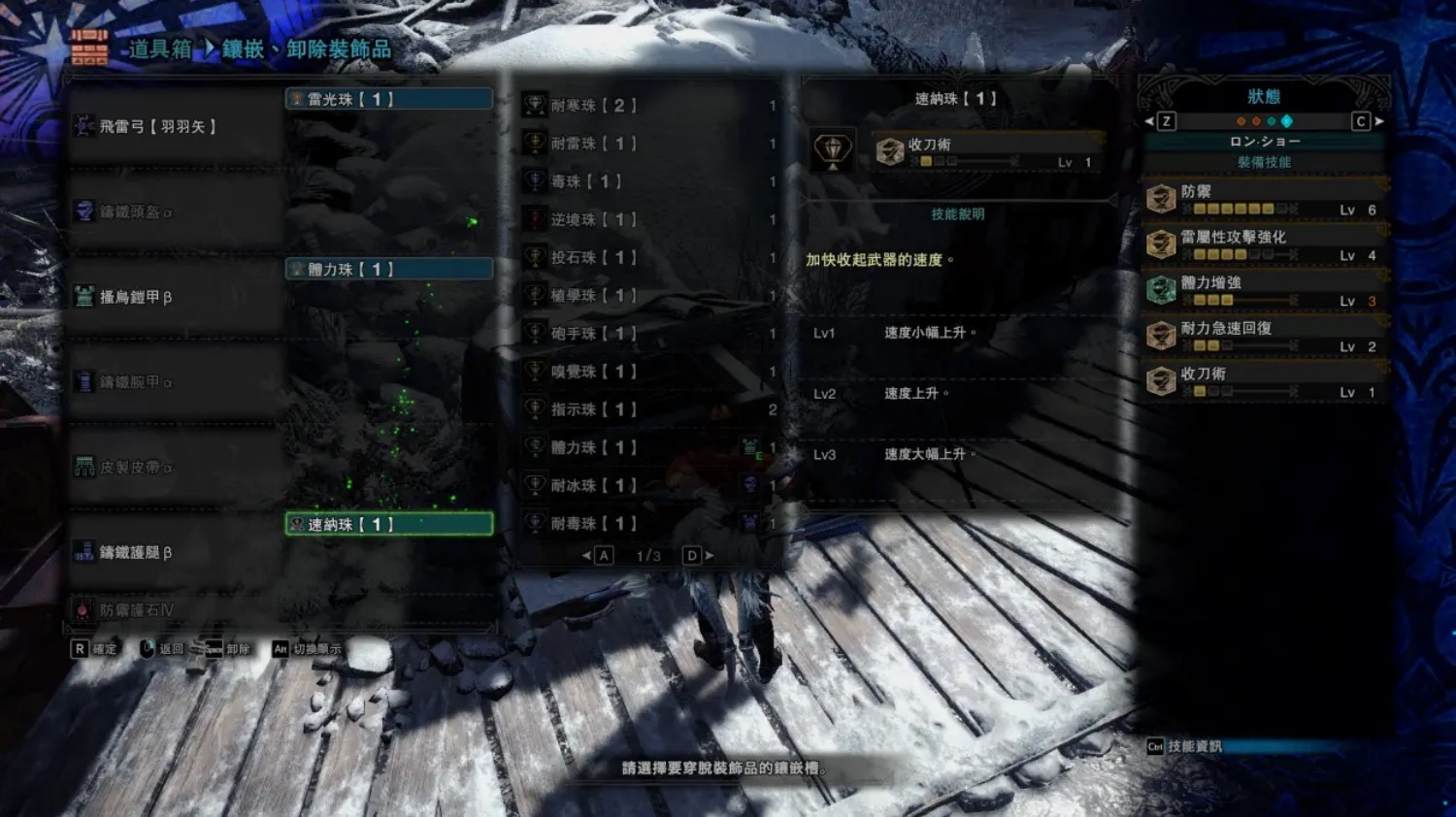Select the 鑄鐵護腿β leg armor row
1456x817 pixels.
[175, 552]
